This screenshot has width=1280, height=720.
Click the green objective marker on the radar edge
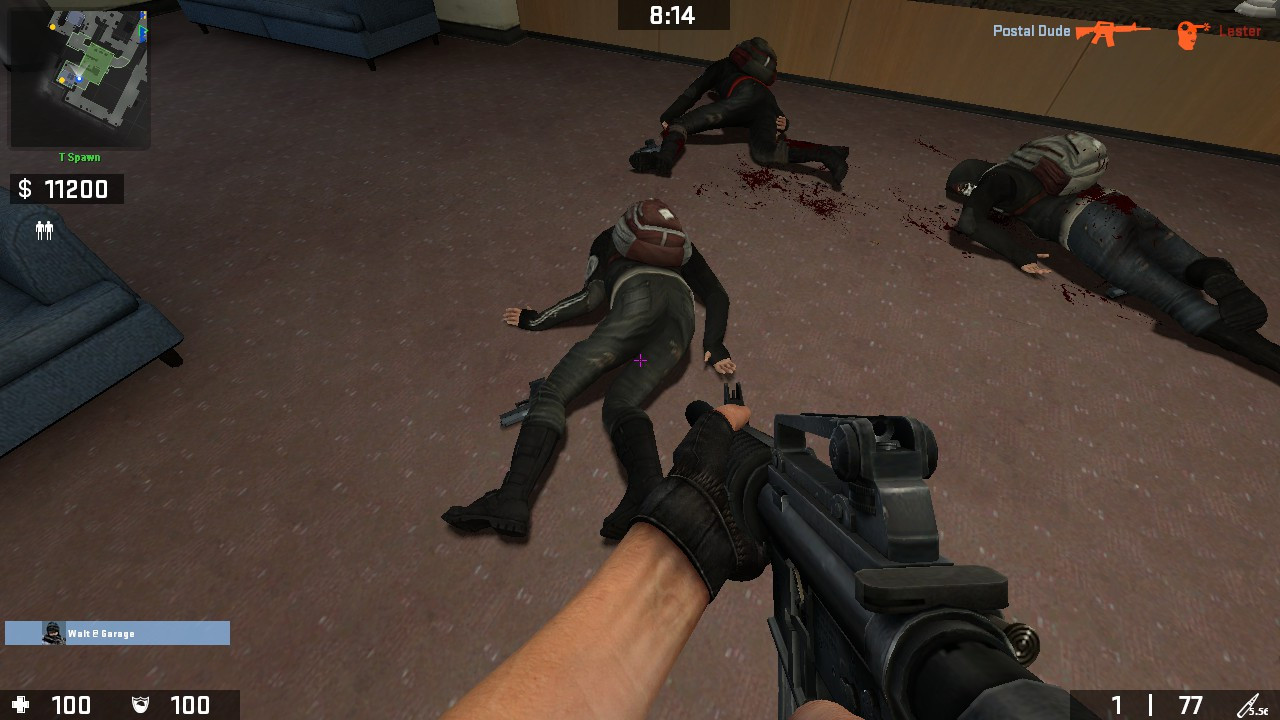click(143, 31)
